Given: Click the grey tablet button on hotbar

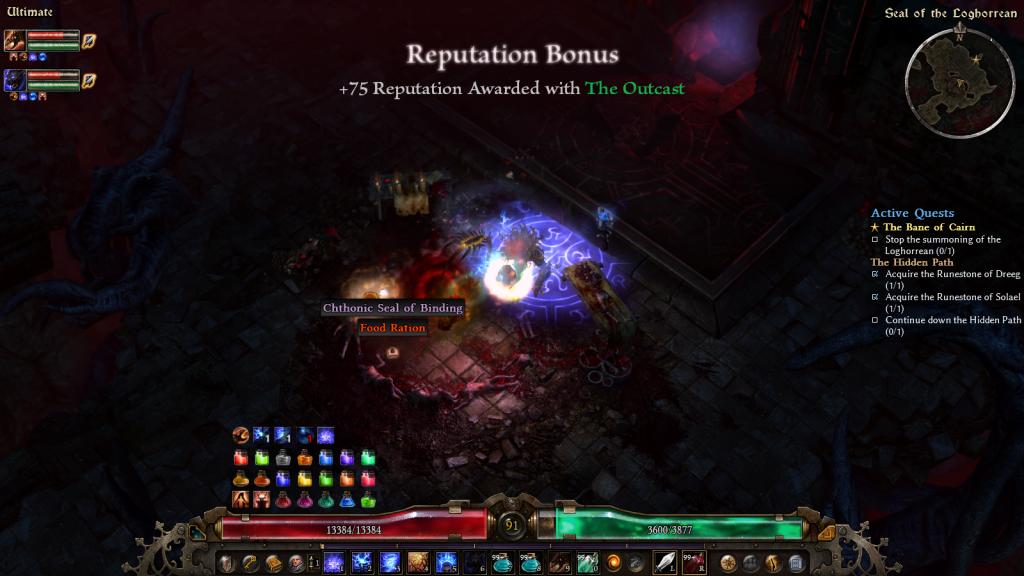Looking at the screenshot, I should click(796, 562).
